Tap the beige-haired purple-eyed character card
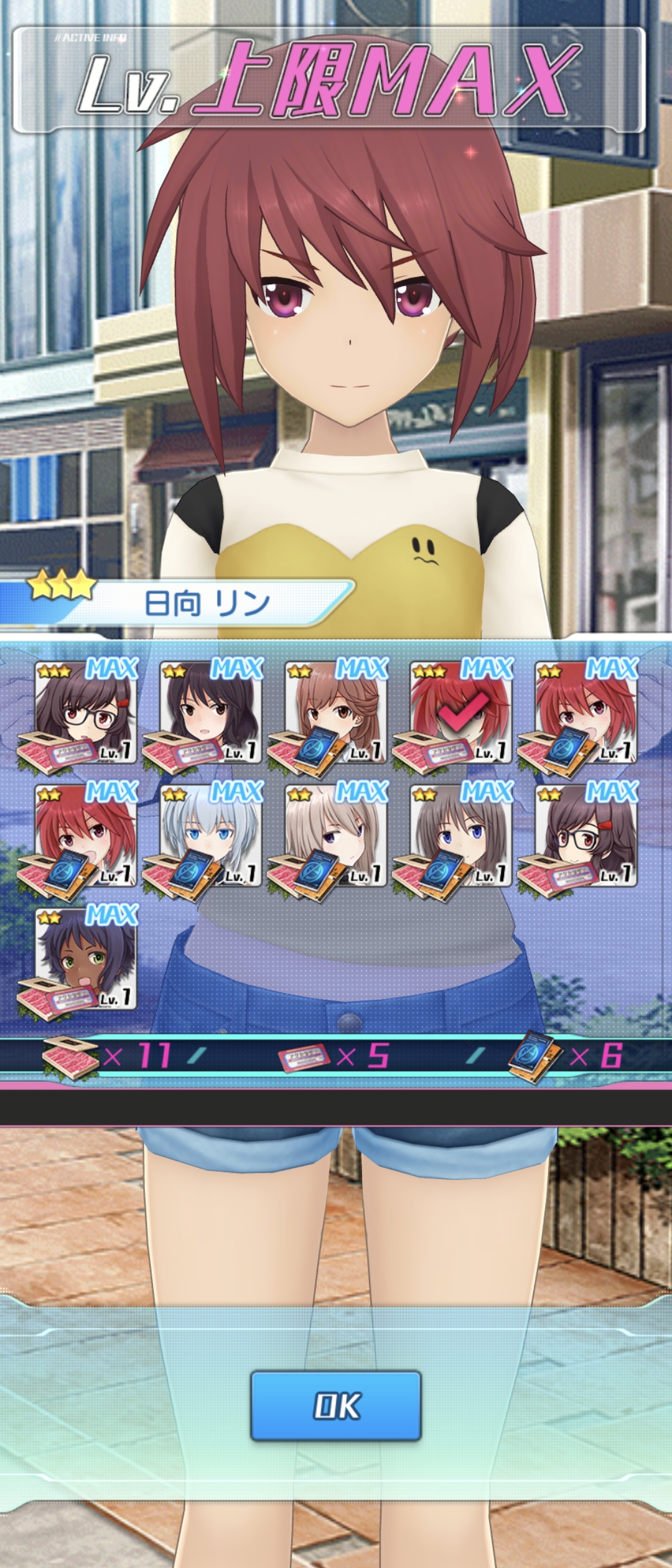The height and width of the screenshot is (1568, 672). (x=336, y=835)
